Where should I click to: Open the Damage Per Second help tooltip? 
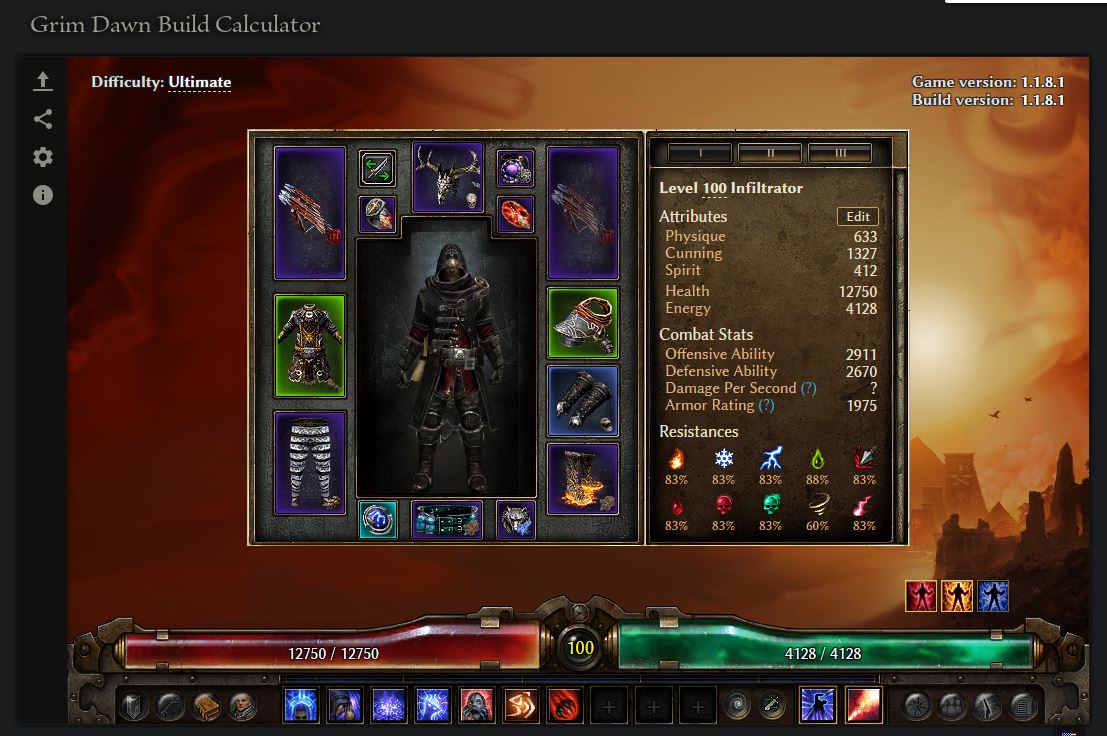point(808,388)
